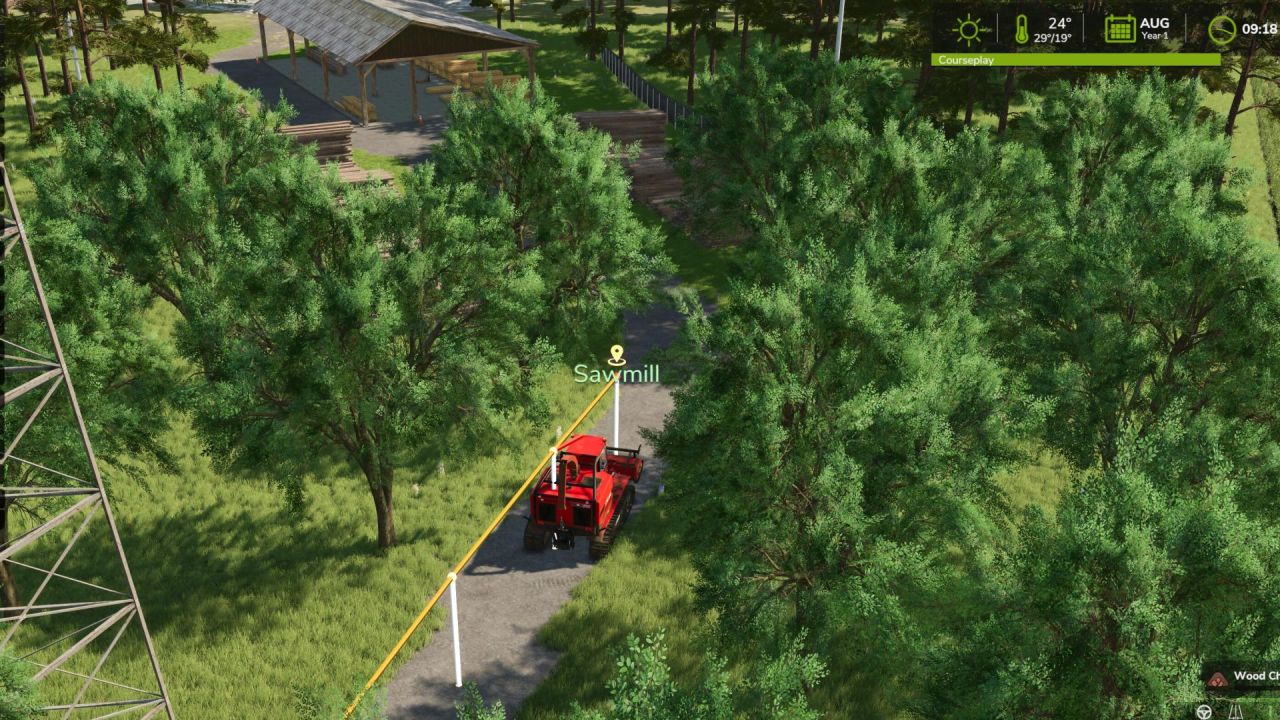Select the Sawmill text label

tap(618, 377)
